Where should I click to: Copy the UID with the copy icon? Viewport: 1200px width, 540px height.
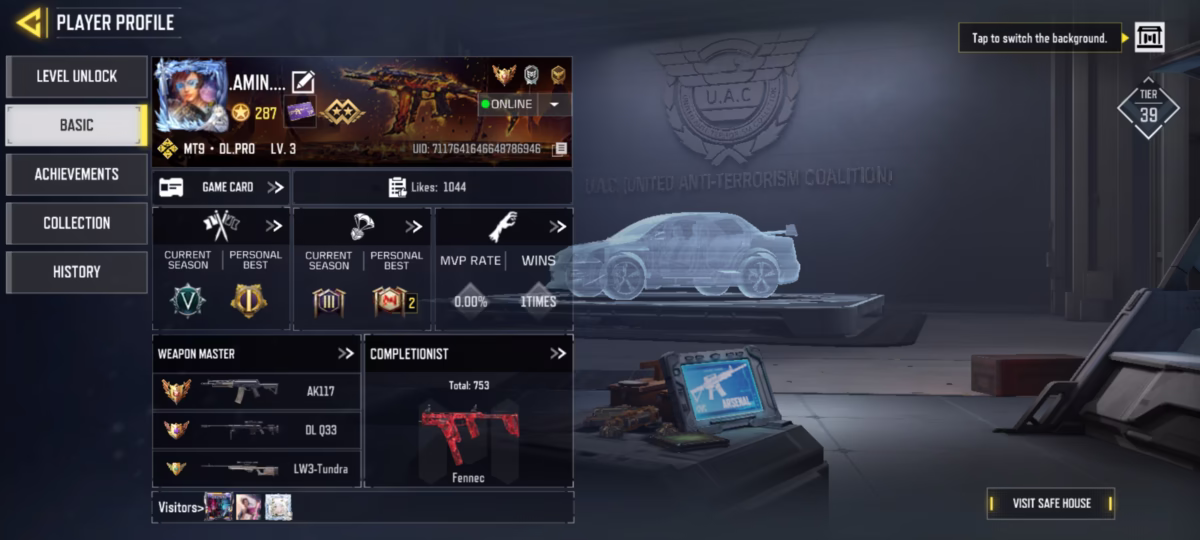560,149
